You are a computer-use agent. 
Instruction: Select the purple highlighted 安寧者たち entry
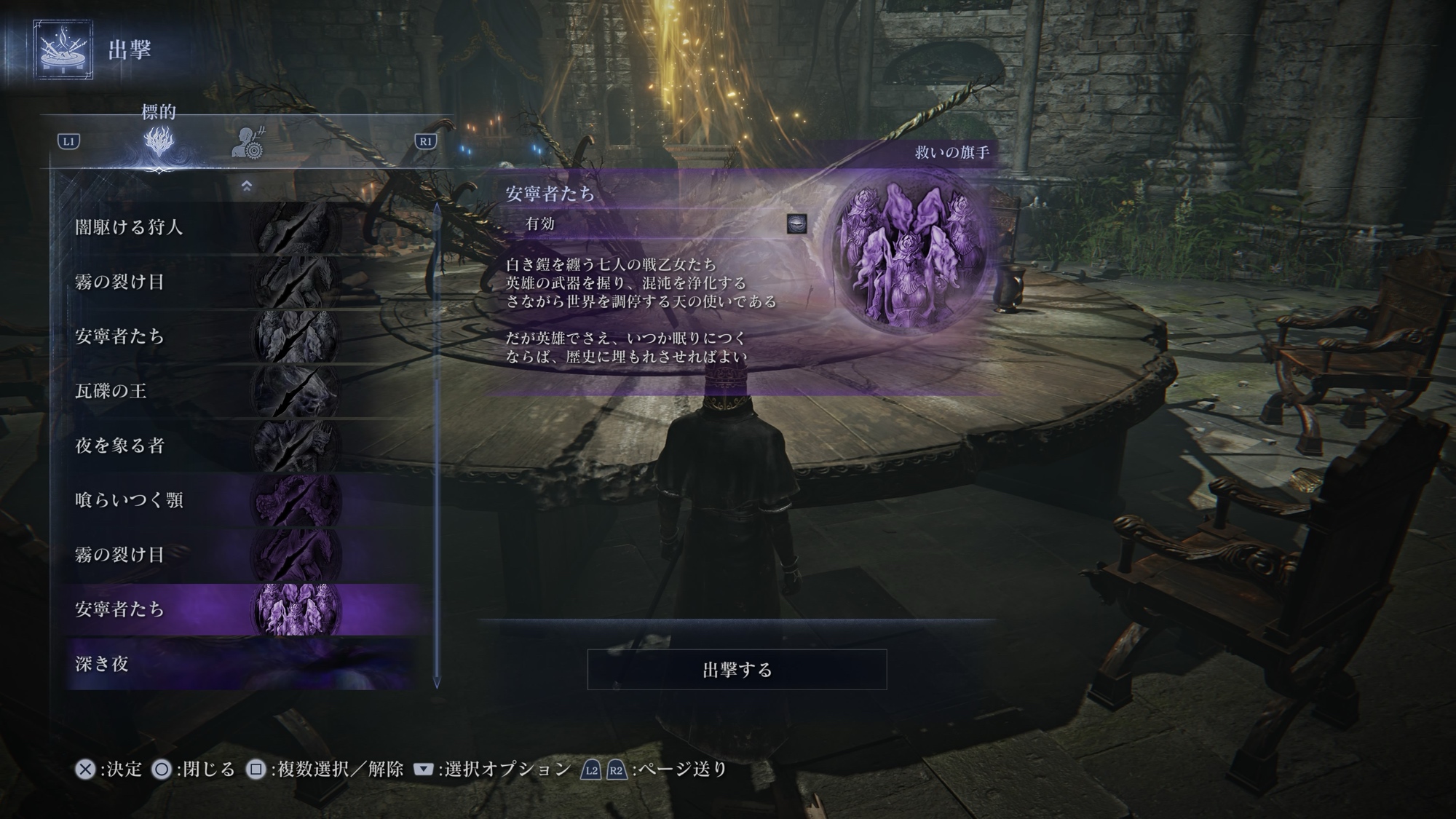coord(240,609)
